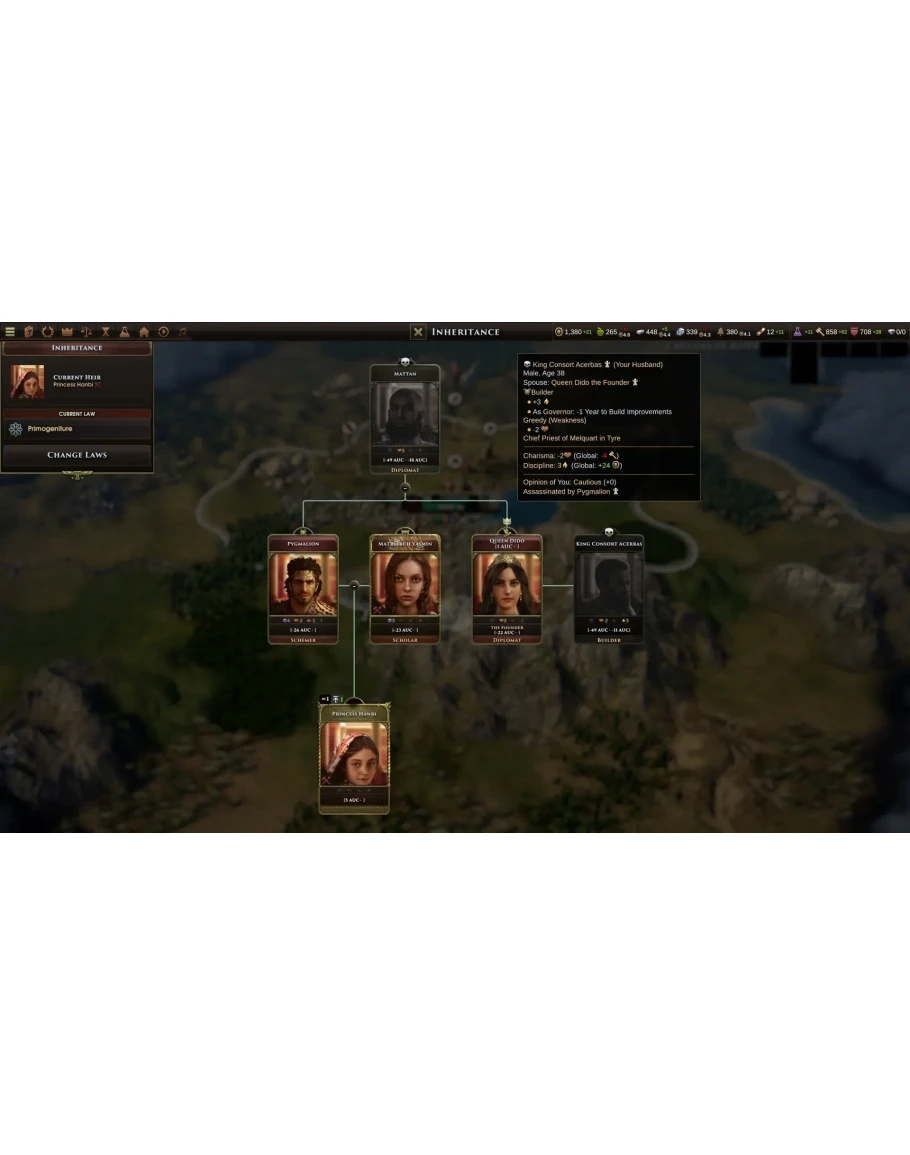Open the flask icon in top toolbar

[124, 332]
